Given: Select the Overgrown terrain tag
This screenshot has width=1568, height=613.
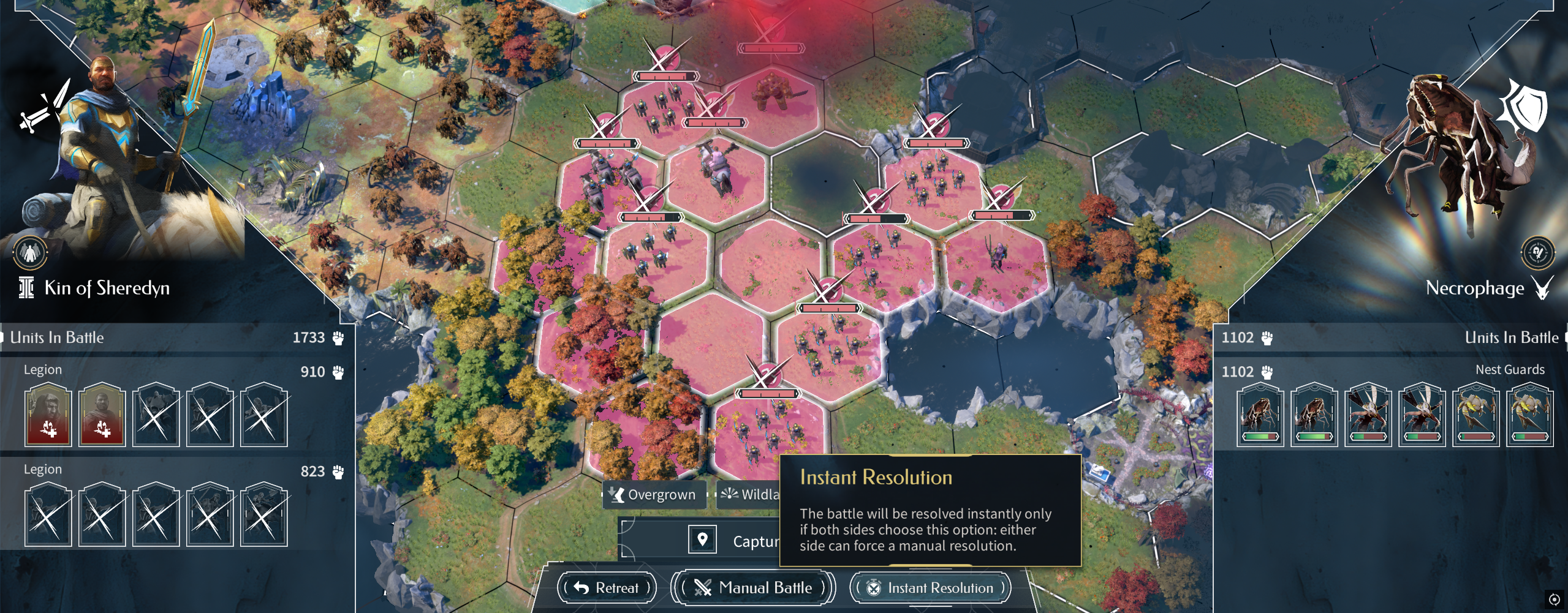Looking at the screenshot, I should click(653, 494).
